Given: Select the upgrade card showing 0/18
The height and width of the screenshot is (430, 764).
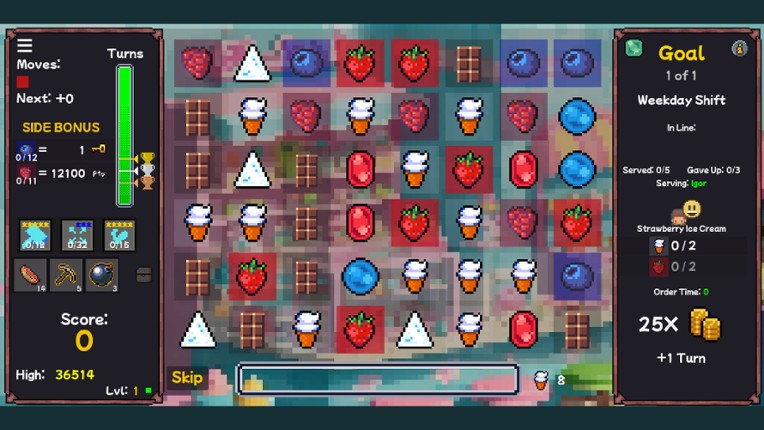Looking at the screenshot, I should click(35, 235).
